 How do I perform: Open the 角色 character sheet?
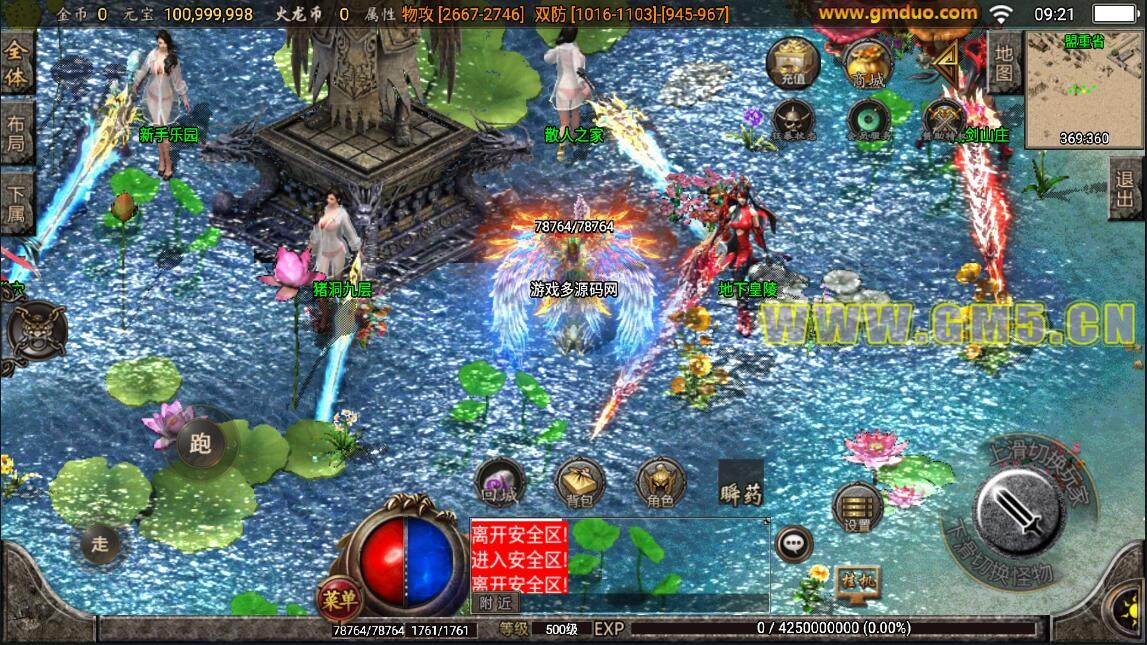[660, 484]
